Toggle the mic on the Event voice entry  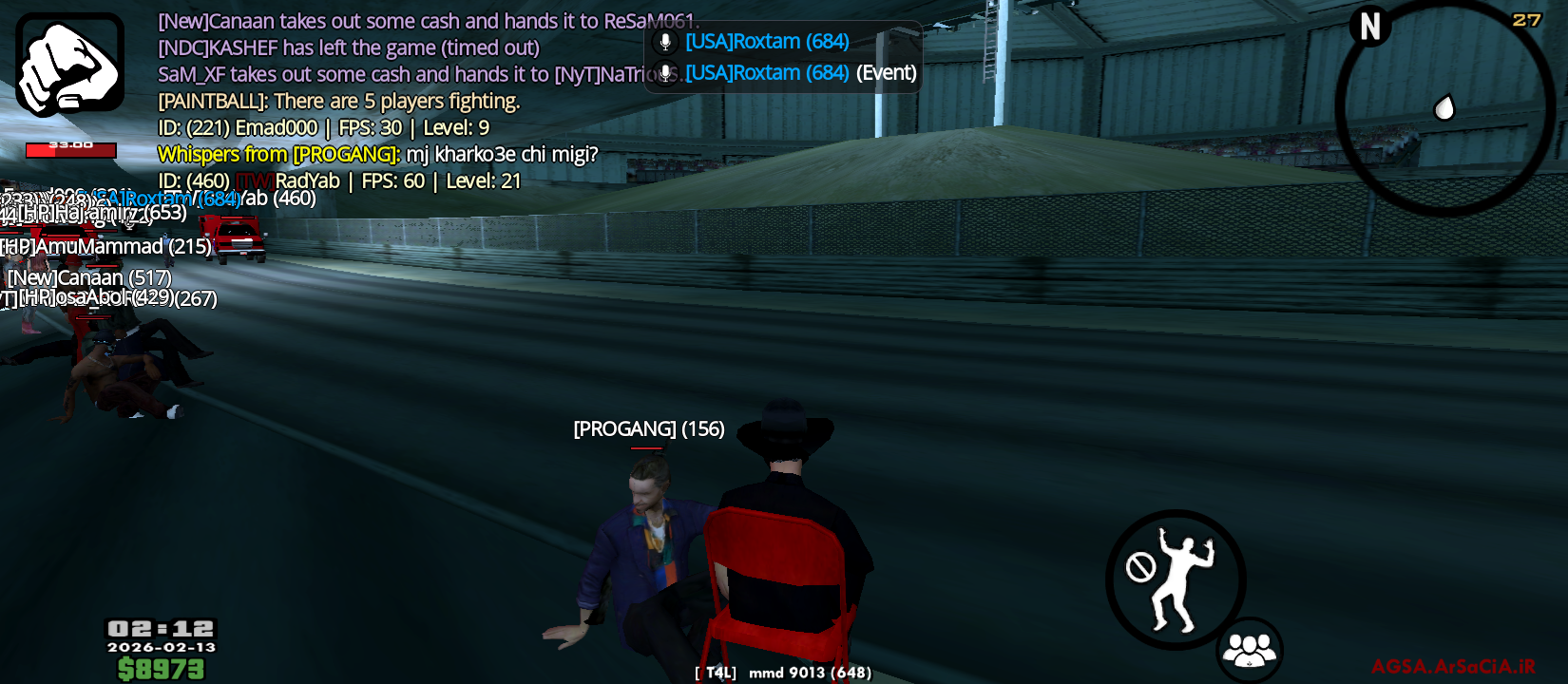coord(663,72)
